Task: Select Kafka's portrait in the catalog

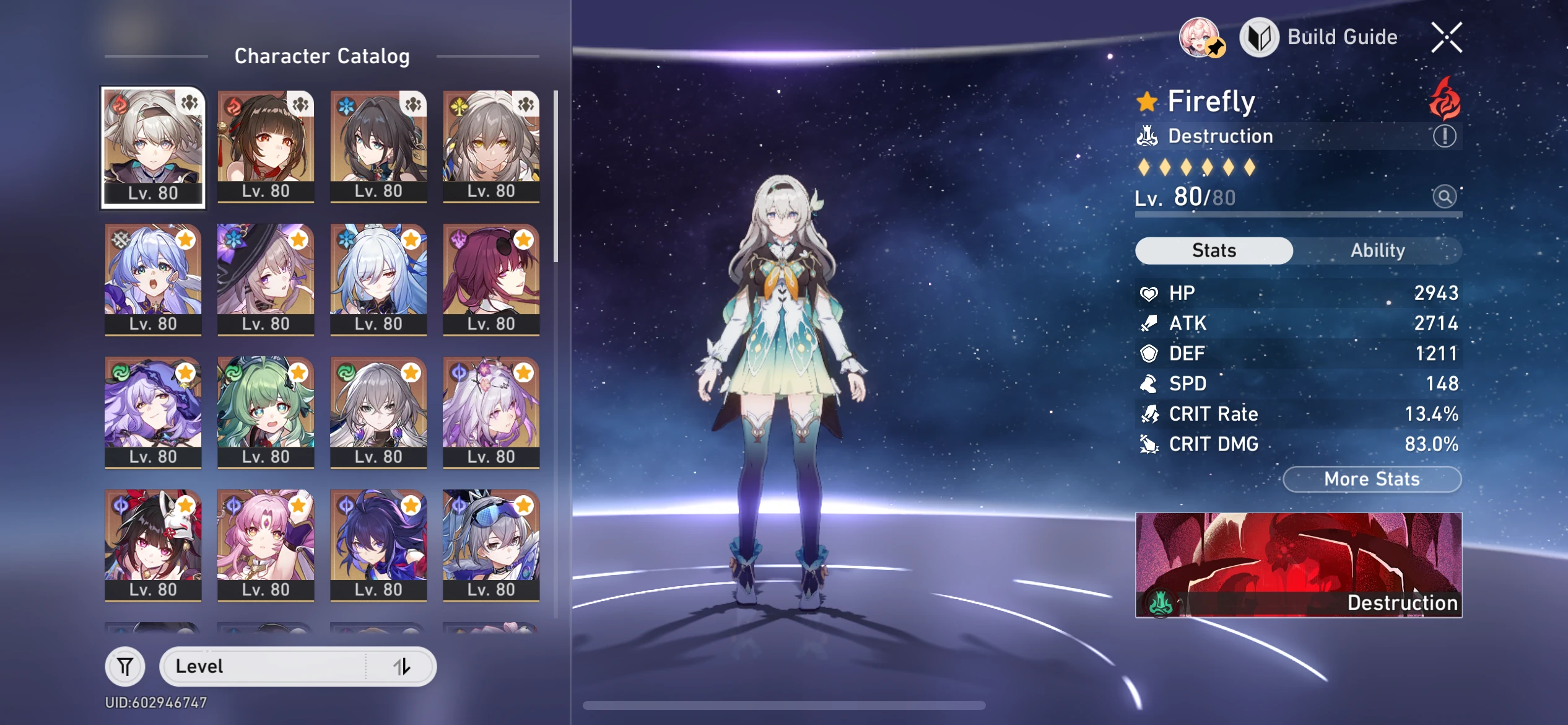Action: (491, 279)
